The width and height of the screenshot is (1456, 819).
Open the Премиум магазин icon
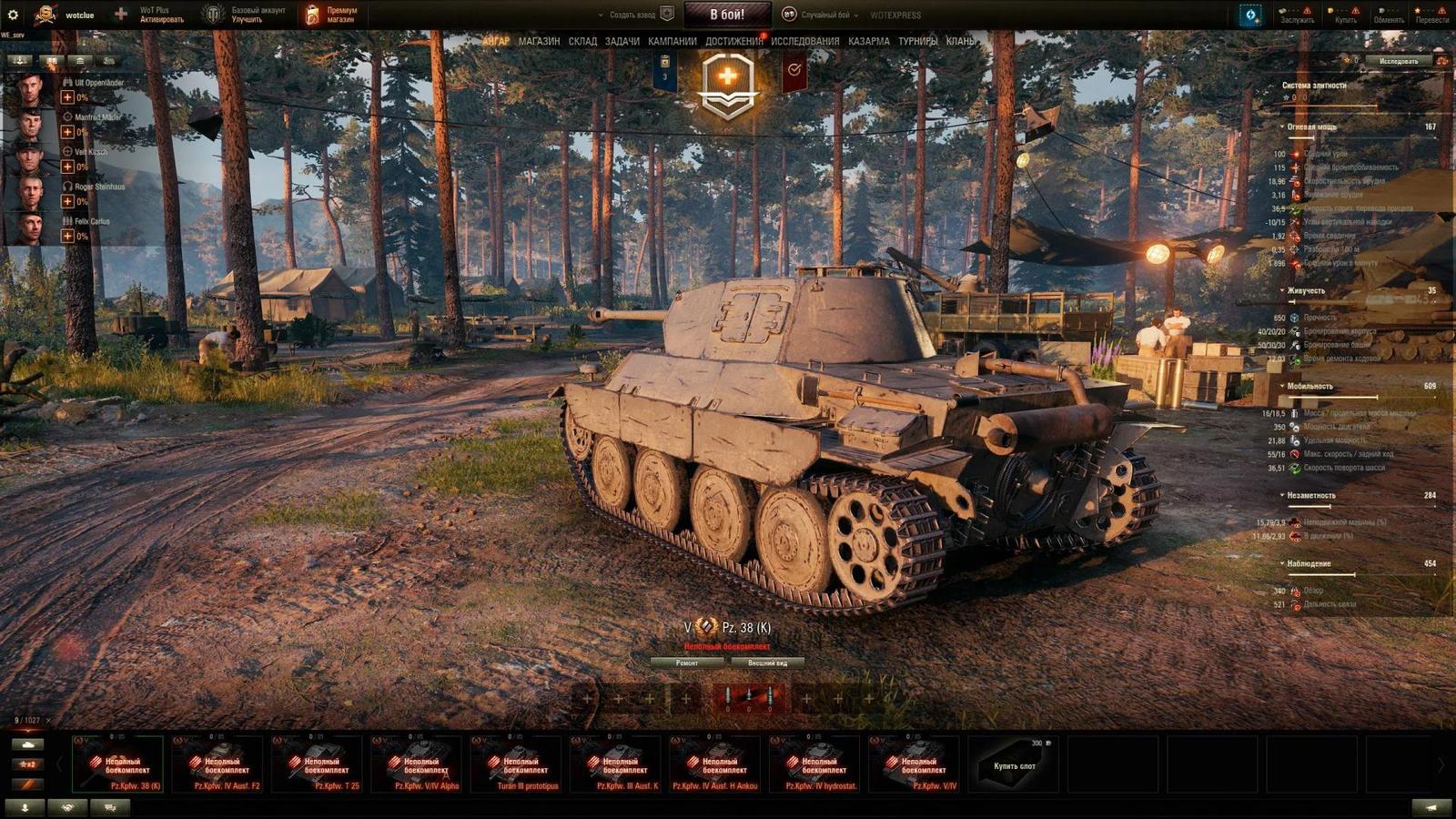(x=314, y=13)
